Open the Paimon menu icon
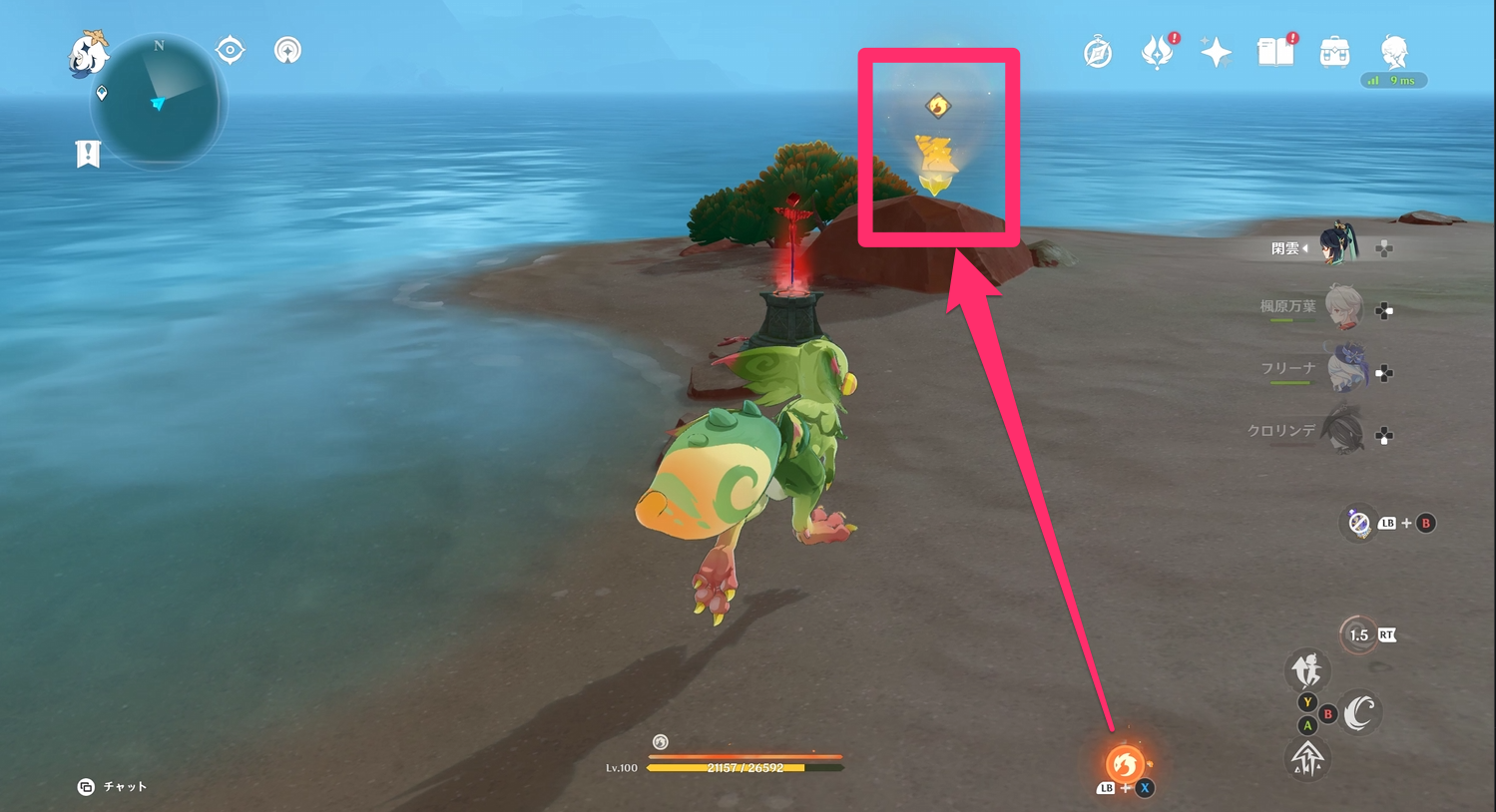 (x=85, y=55)
